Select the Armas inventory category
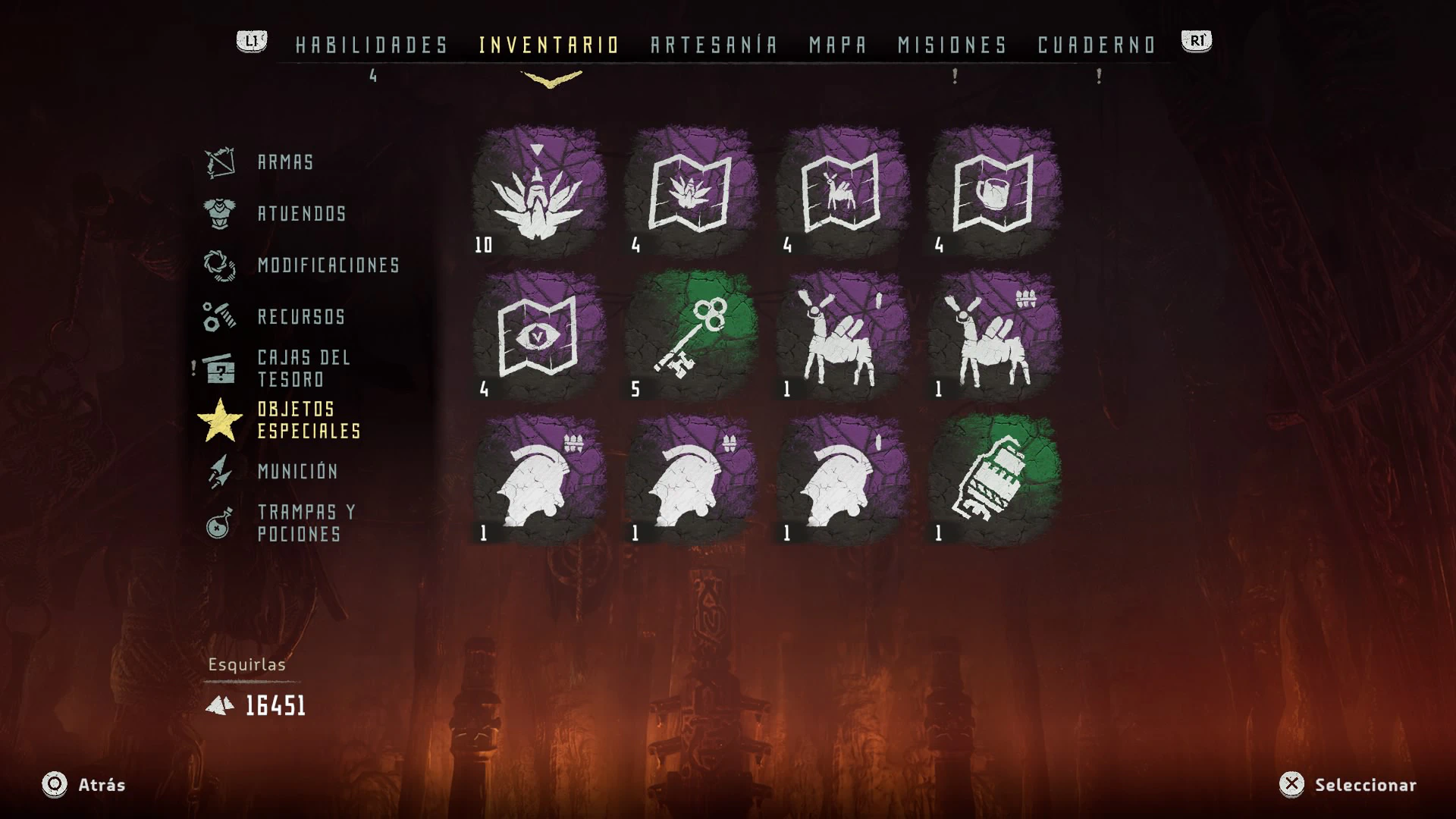This screenshot has height=819, width=1456. point(285,162)
